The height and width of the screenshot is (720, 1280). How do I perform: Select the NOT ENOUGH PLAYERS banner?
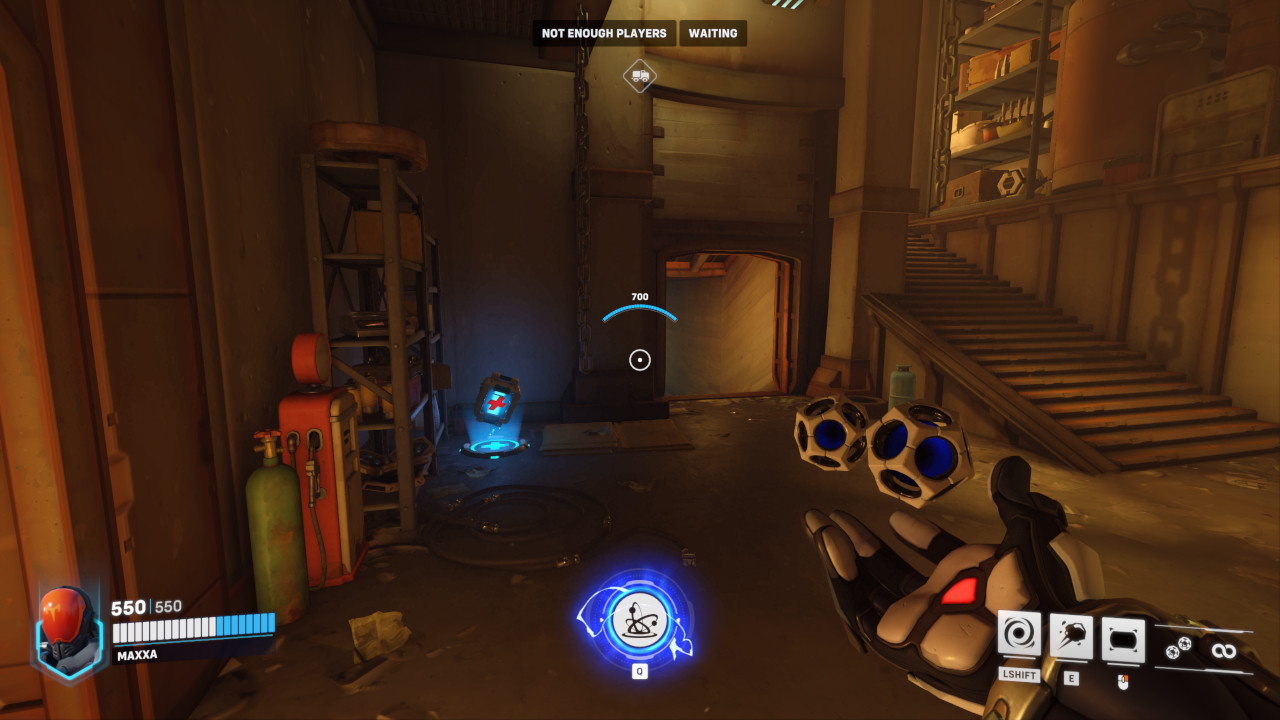(604, 33)
